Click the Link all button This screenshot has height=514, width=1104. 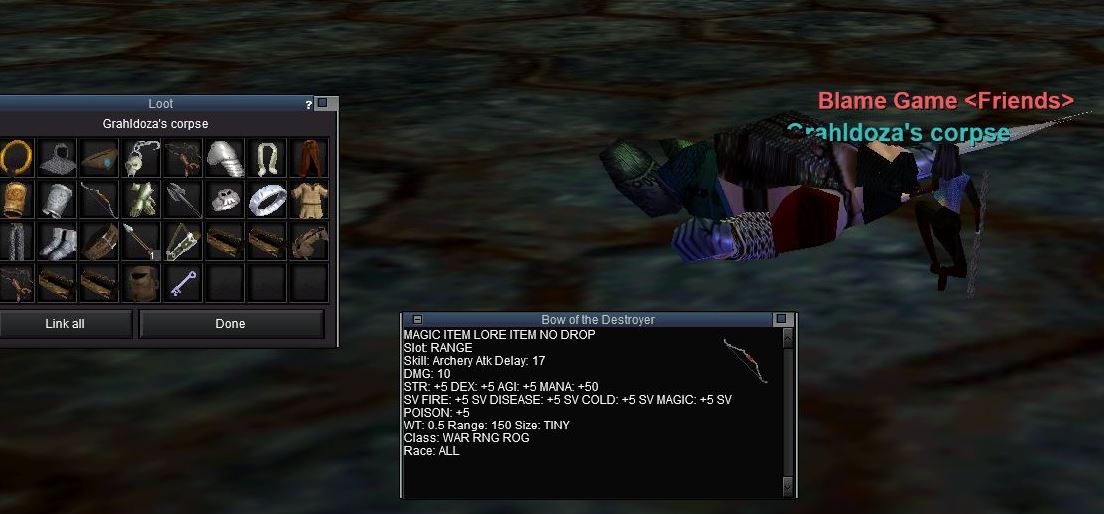click(65, 324)
